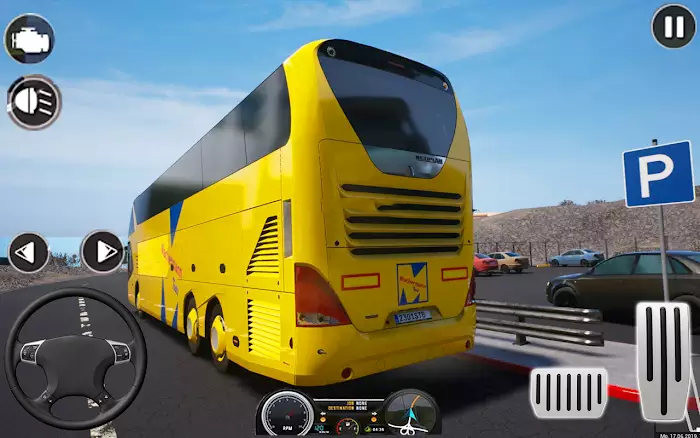Activate the right turn arrow
This screenshot has width=700, height=438.
point(102,252)
